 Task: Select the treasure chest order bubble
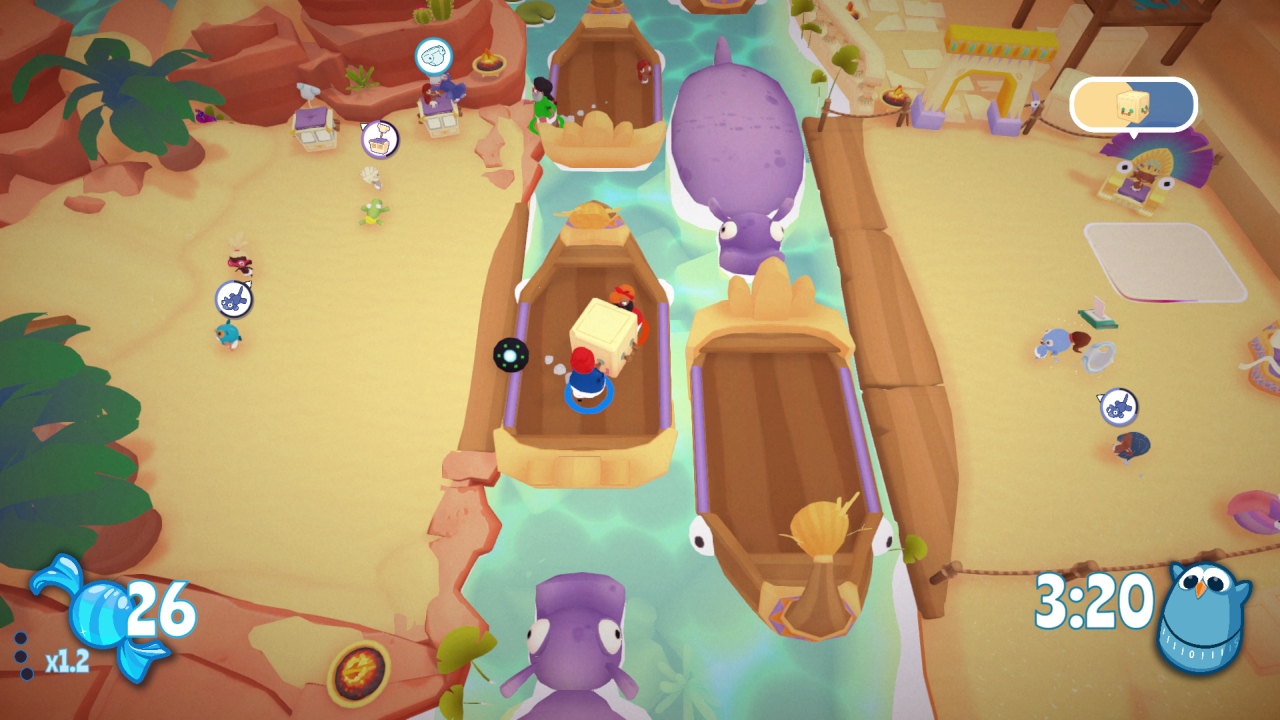point(377,142)
